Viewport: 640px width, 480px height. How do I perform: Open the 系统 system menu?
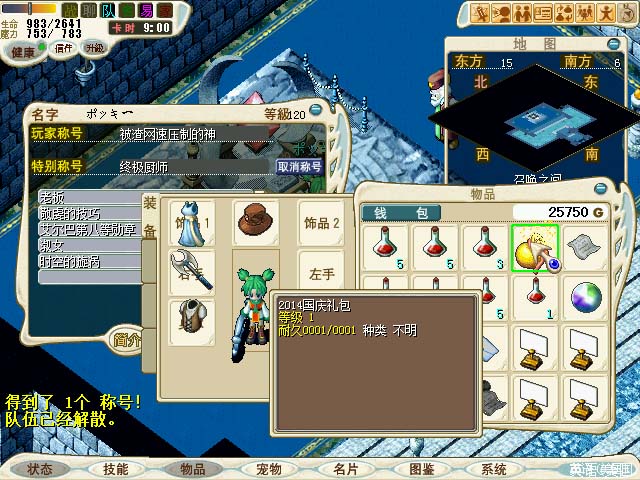pos(494,468)
